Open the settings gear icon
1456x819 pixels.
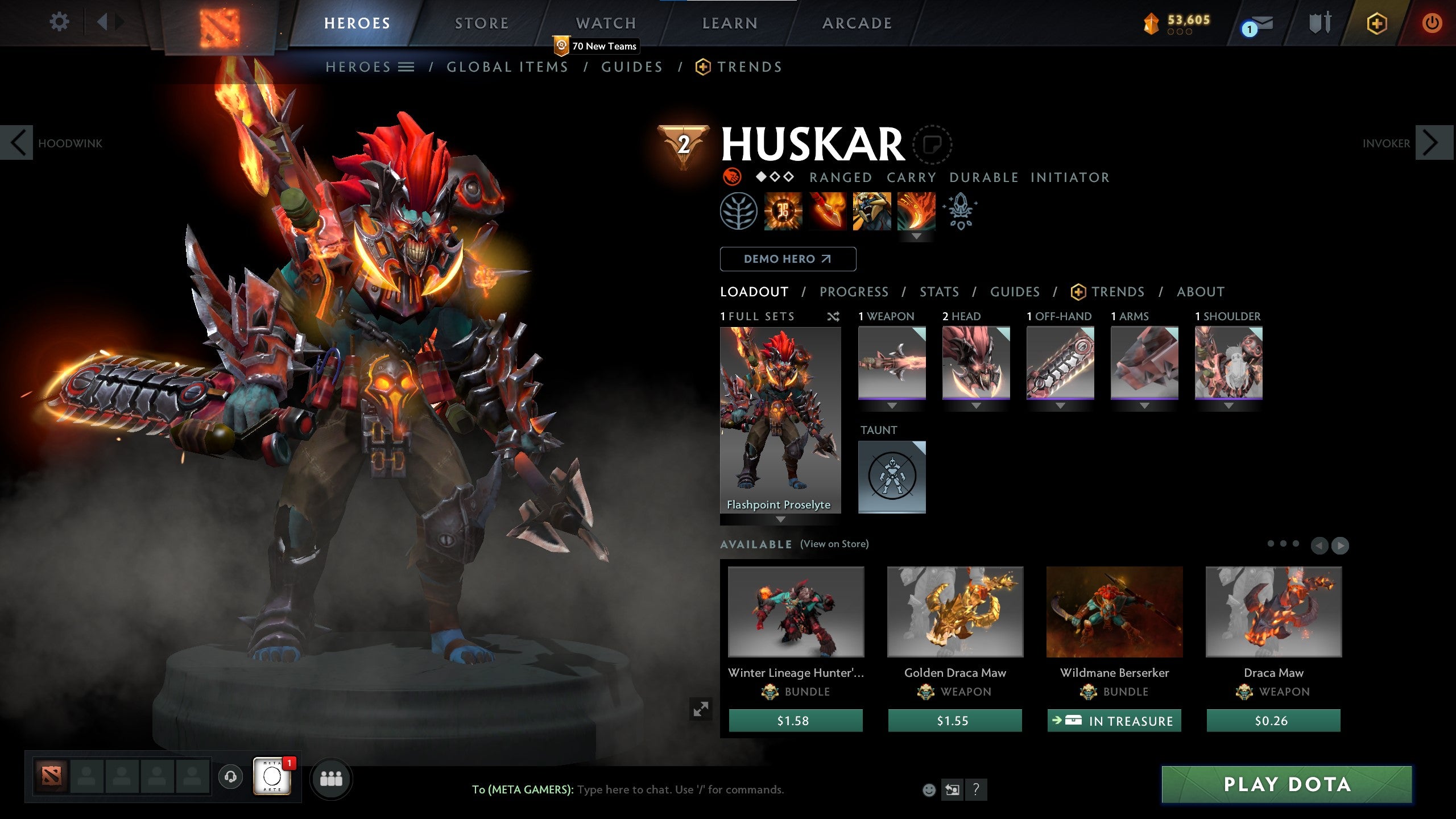click(59, 23)
